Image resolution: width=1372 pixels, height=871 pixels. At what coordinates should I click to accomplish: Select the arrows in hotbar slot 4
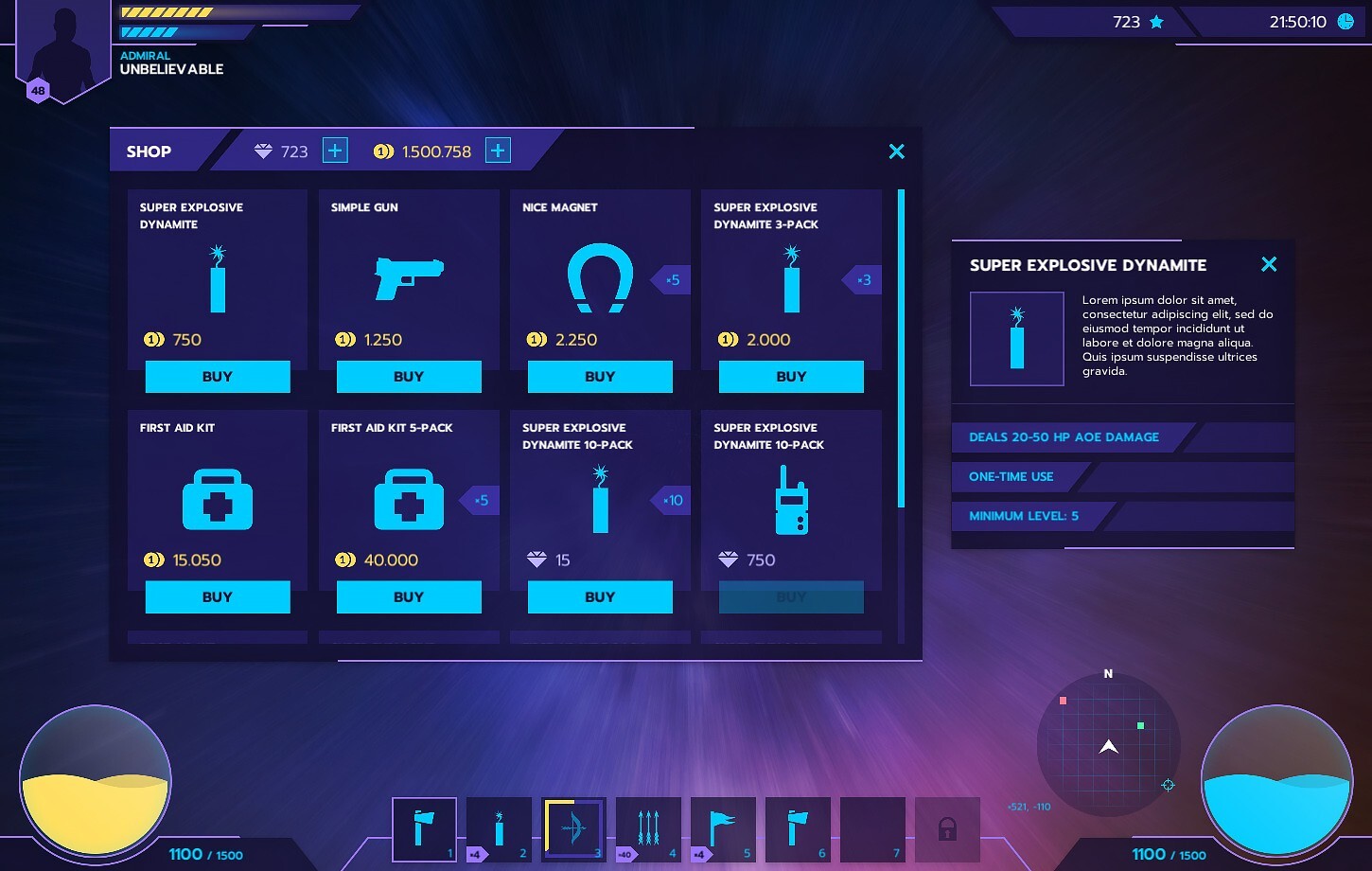point(648,828)
